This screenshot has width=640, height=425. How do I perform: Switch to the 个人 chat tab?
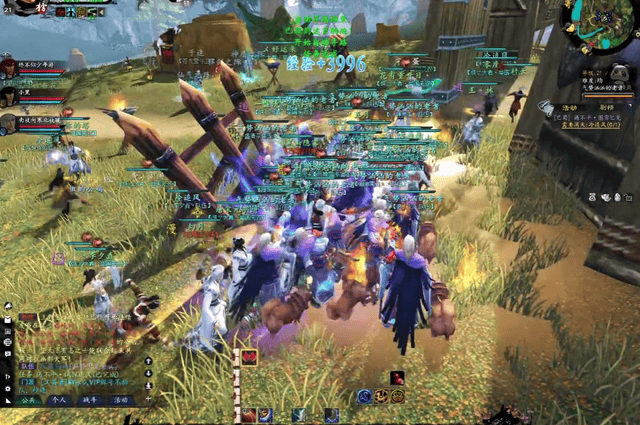point(58,399)
